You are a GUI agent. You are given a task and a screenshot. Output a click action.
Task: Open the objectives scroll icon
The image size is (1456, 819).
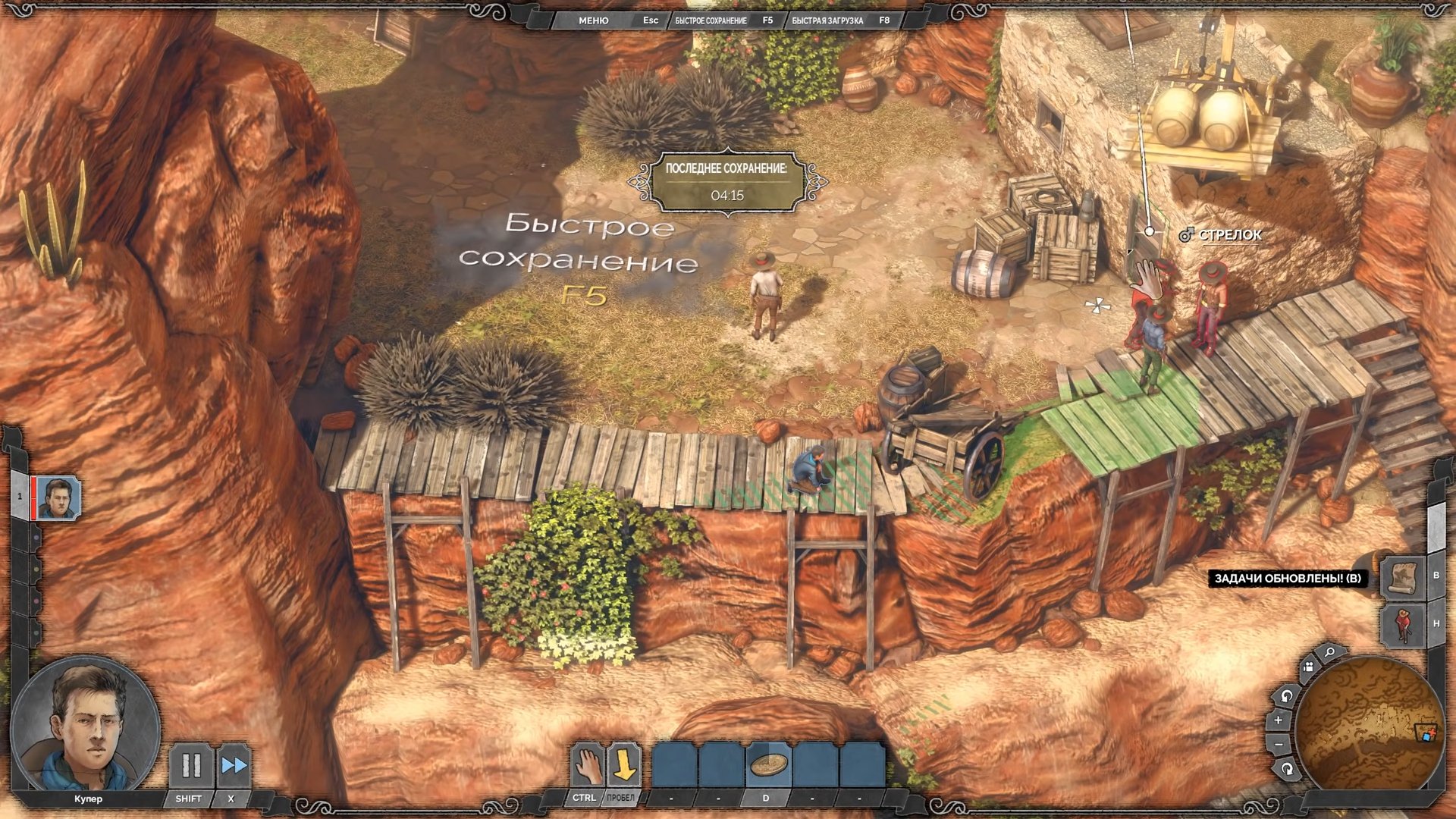click(1404, 578)
